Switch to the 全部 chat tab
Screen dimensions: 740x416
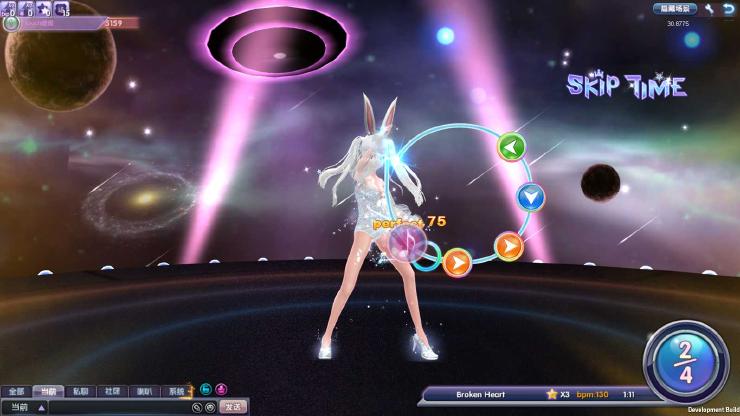tap(15, 391)
